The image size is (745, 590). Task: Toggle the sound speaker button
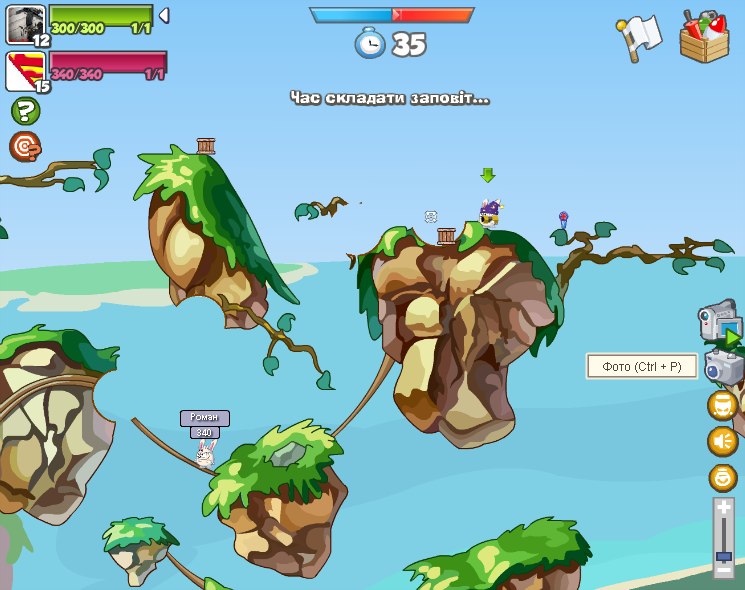pos(722,441)
